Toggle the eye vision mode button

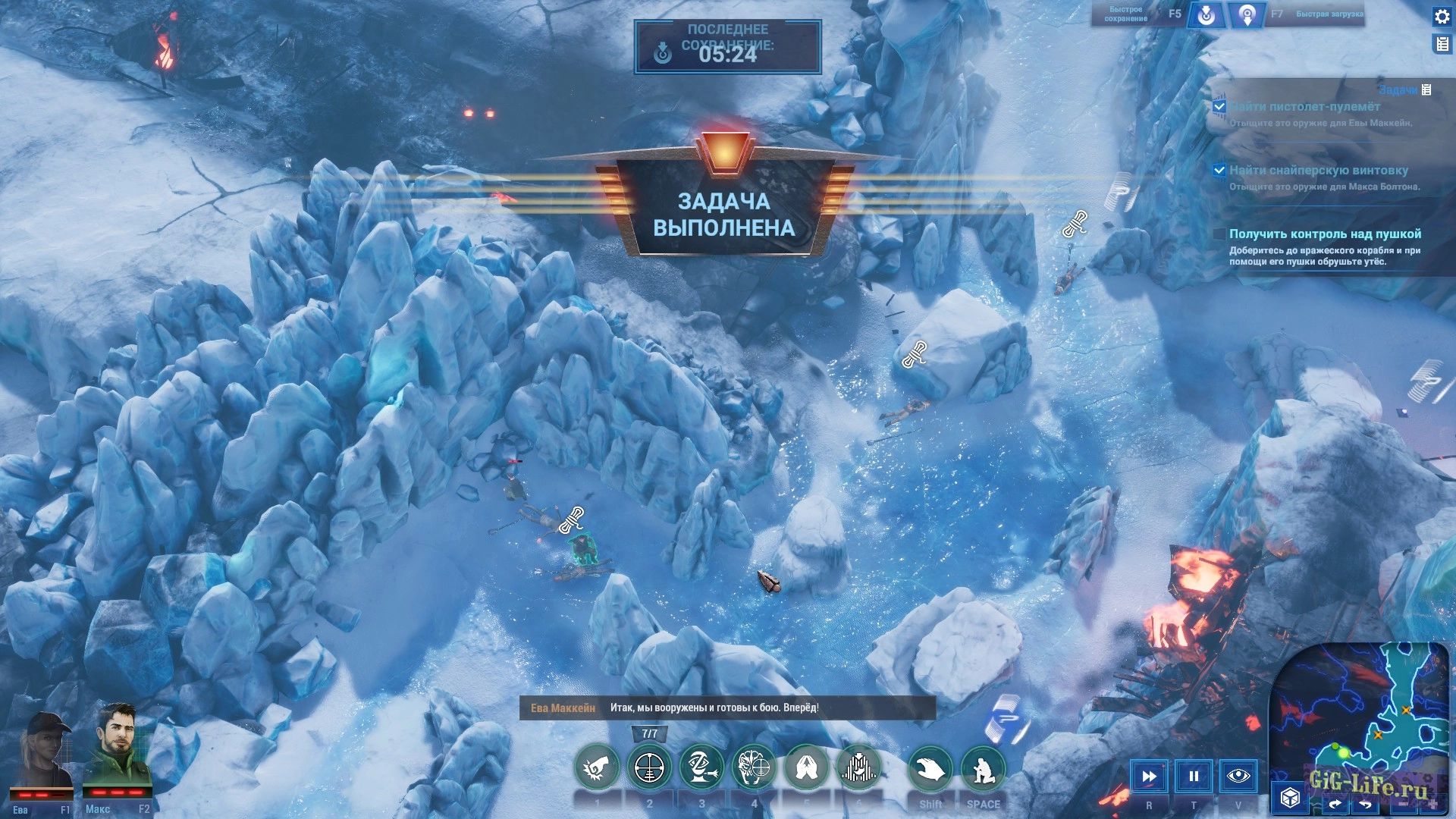(x=1238, y=777)
